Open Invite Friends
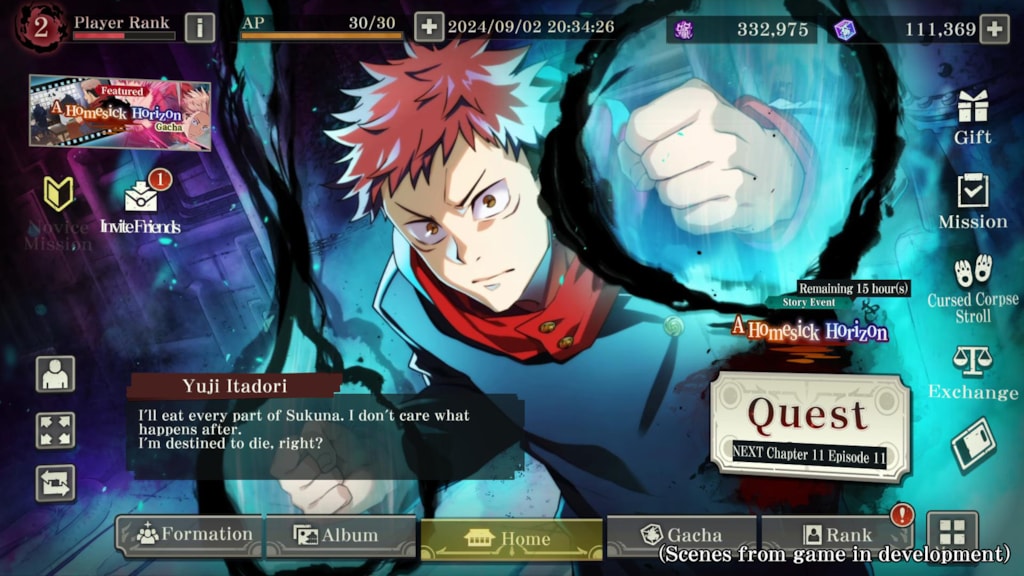The width and height of the screenshot is (1024, 576). pos(141,205)
